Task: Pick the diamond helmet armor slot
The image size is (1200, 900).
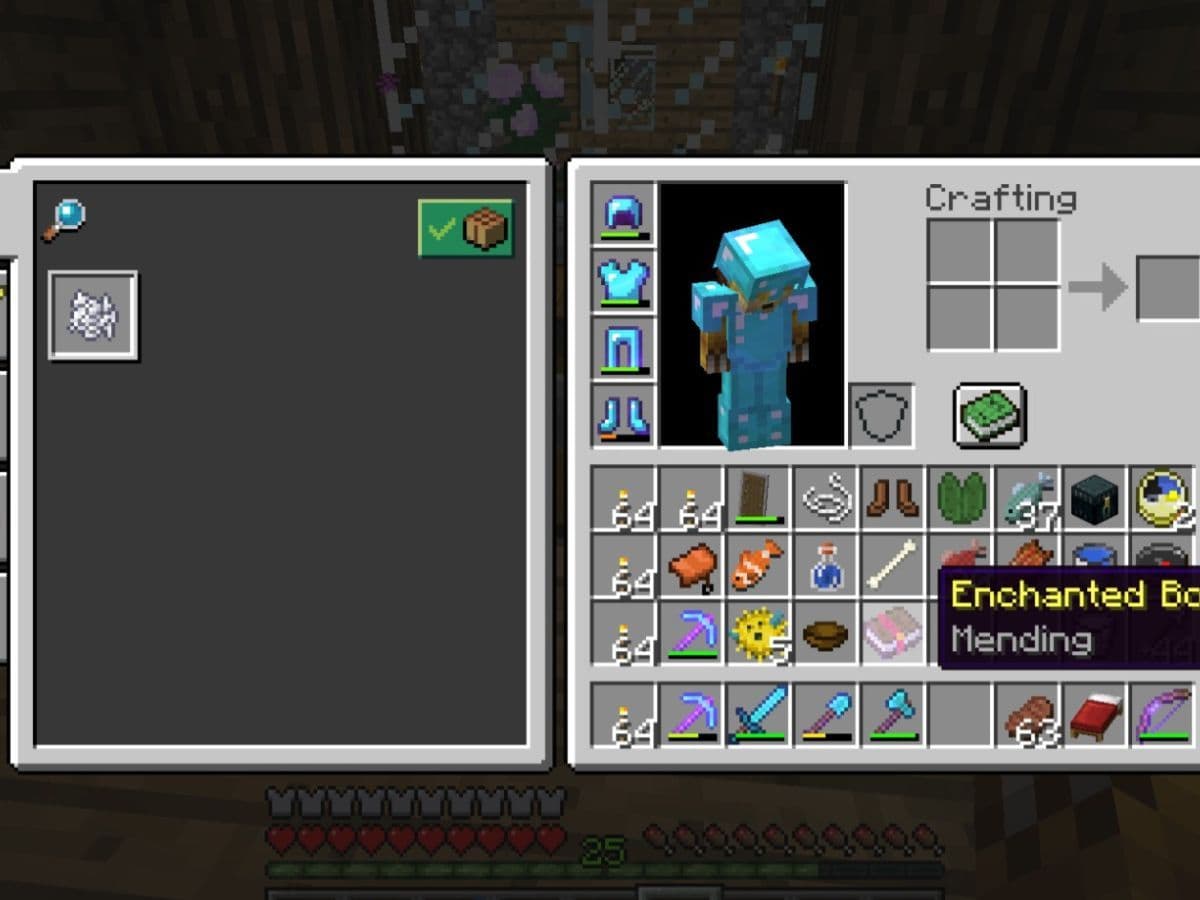Action: [623, 214]
